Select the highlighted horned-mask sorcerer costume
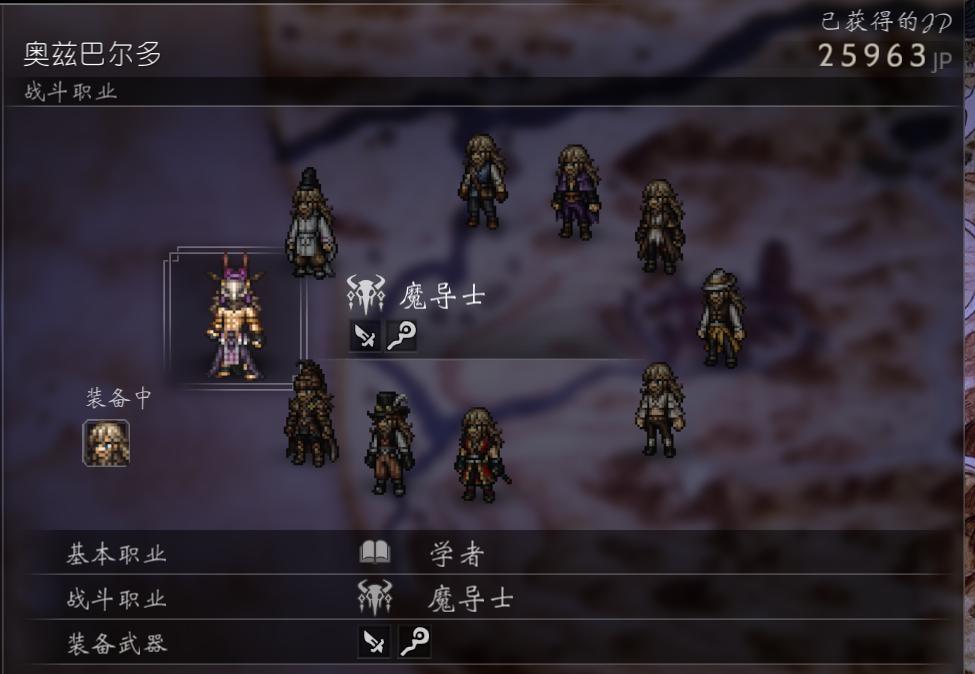975x674 pixels. [x=236, y=317]
